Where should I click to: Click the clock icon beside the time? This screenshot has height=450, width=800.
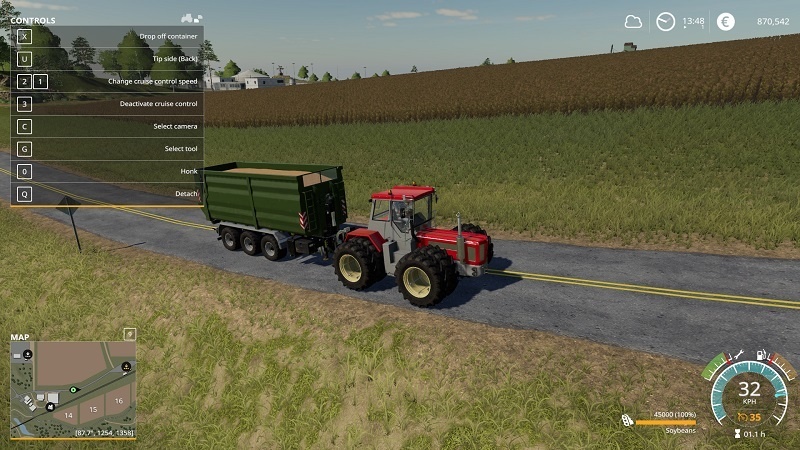(x=665, y=22)
